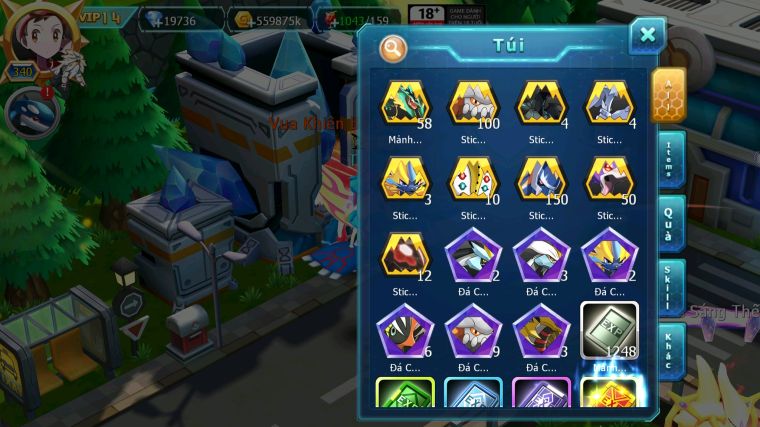The height and width of the screenshot is (427, 760).
Task: Select the Mảnh item with quantity 58
Action: click(405, 103)
